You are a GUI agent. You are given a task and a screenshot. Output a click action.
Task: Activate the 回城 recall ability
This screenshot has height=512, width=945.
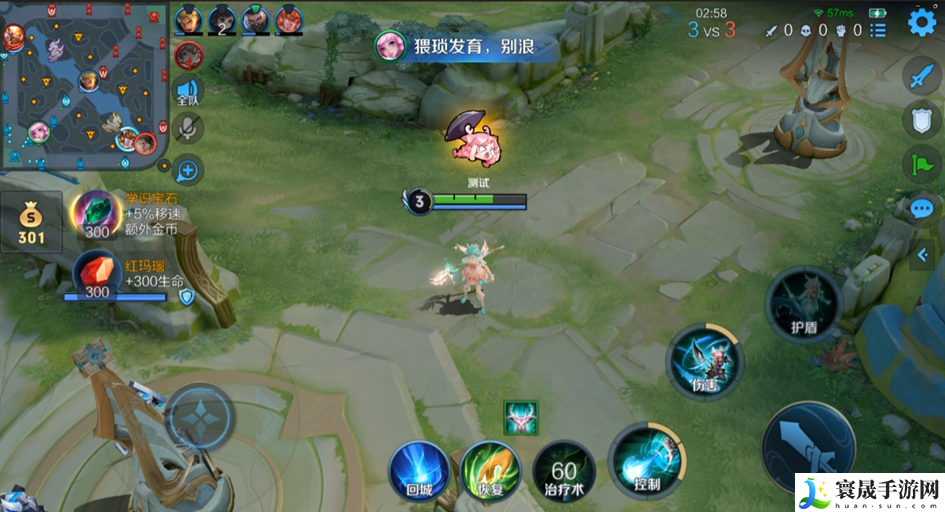(x=420, y=469)
